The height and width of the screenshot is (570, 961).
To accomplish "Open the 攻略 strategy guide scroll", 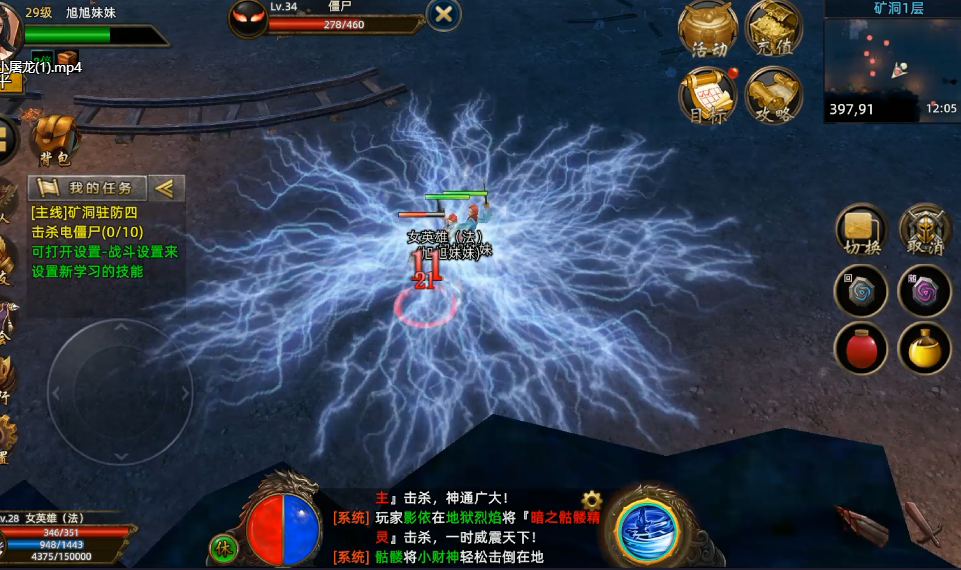I will 773,95.
